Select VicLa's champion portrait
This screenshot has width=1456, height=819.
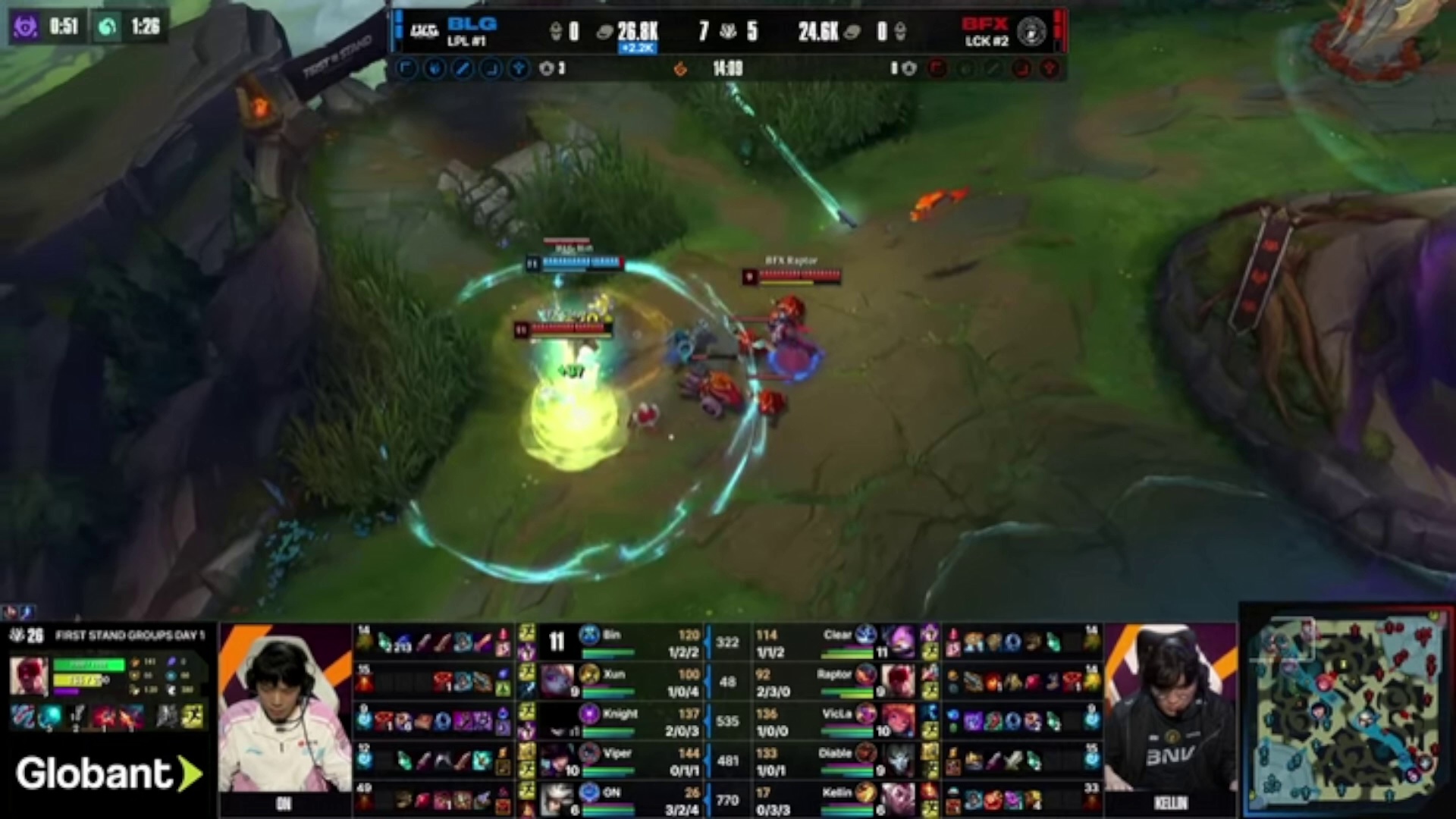[899, 721]
